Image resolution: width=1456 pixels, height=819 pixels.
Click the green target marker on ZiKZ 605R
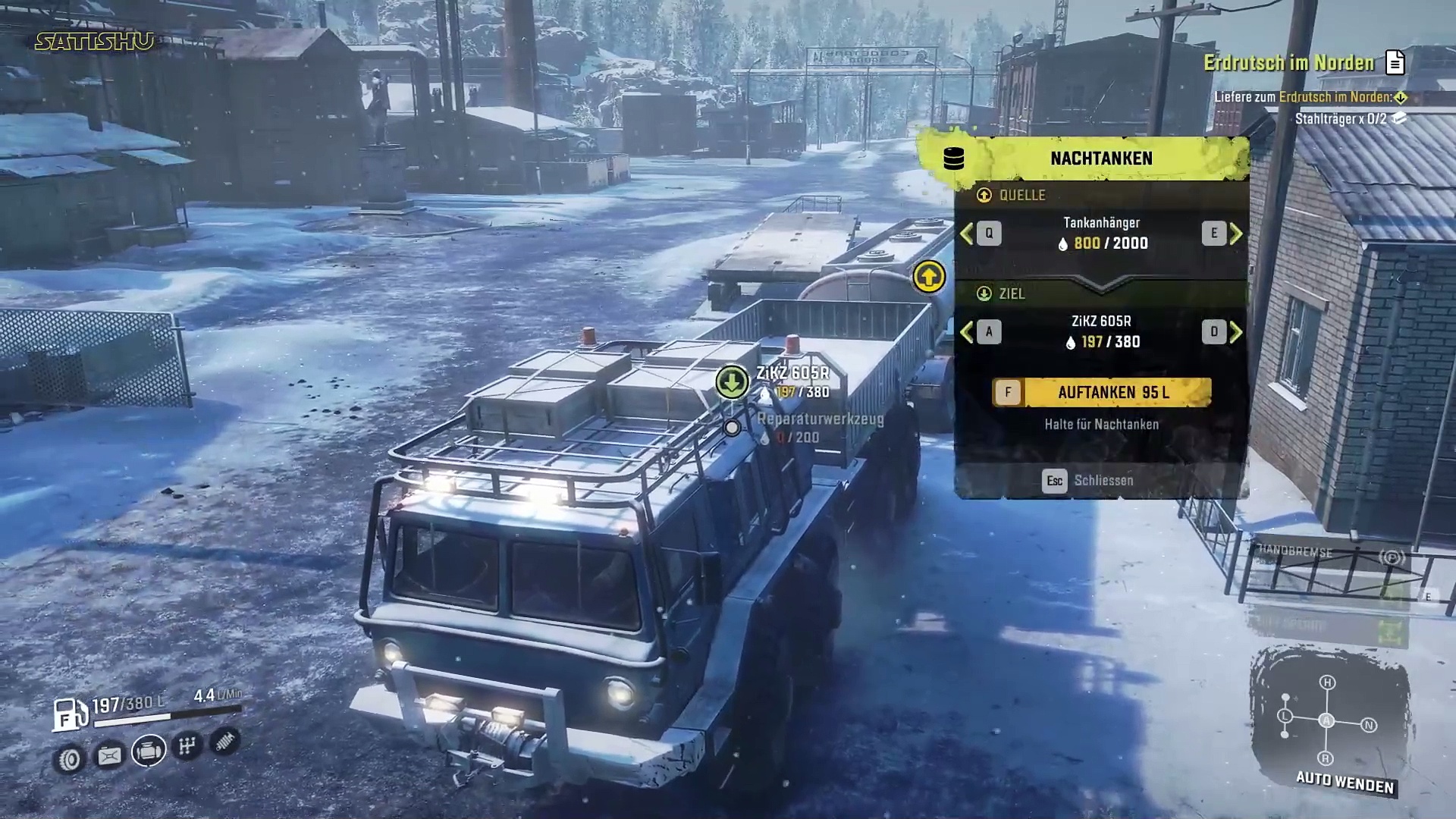(732, 381)
